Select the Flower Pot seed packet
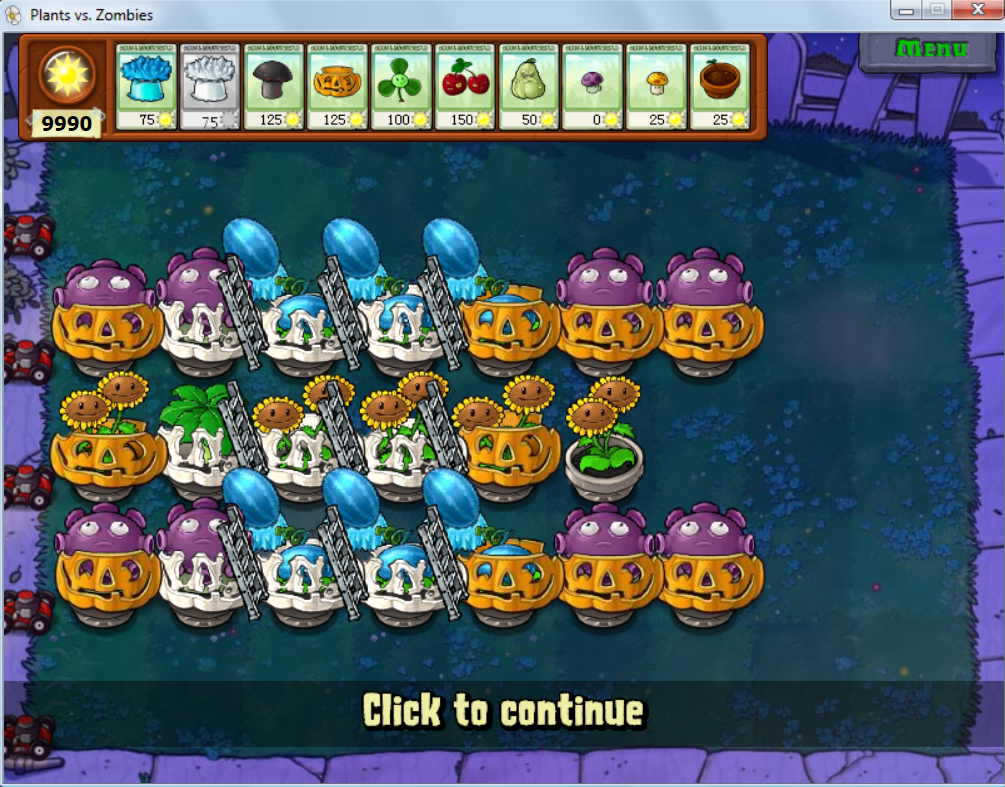Image resolution: width=1005 pixels, height=787 pixels. [720, 88]
